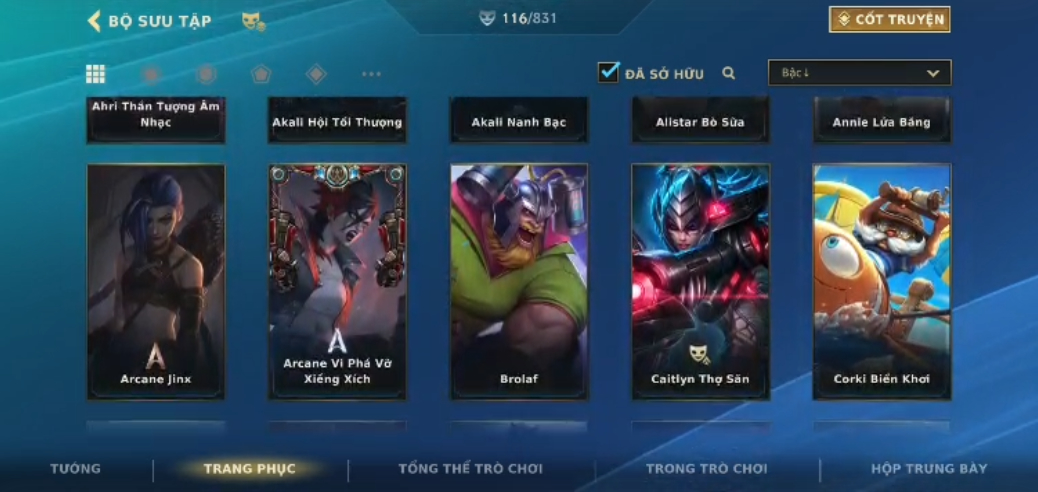Choose the three-dots filter option
The width and height of the screenshot is (1038, 492).
coord(371,74)
